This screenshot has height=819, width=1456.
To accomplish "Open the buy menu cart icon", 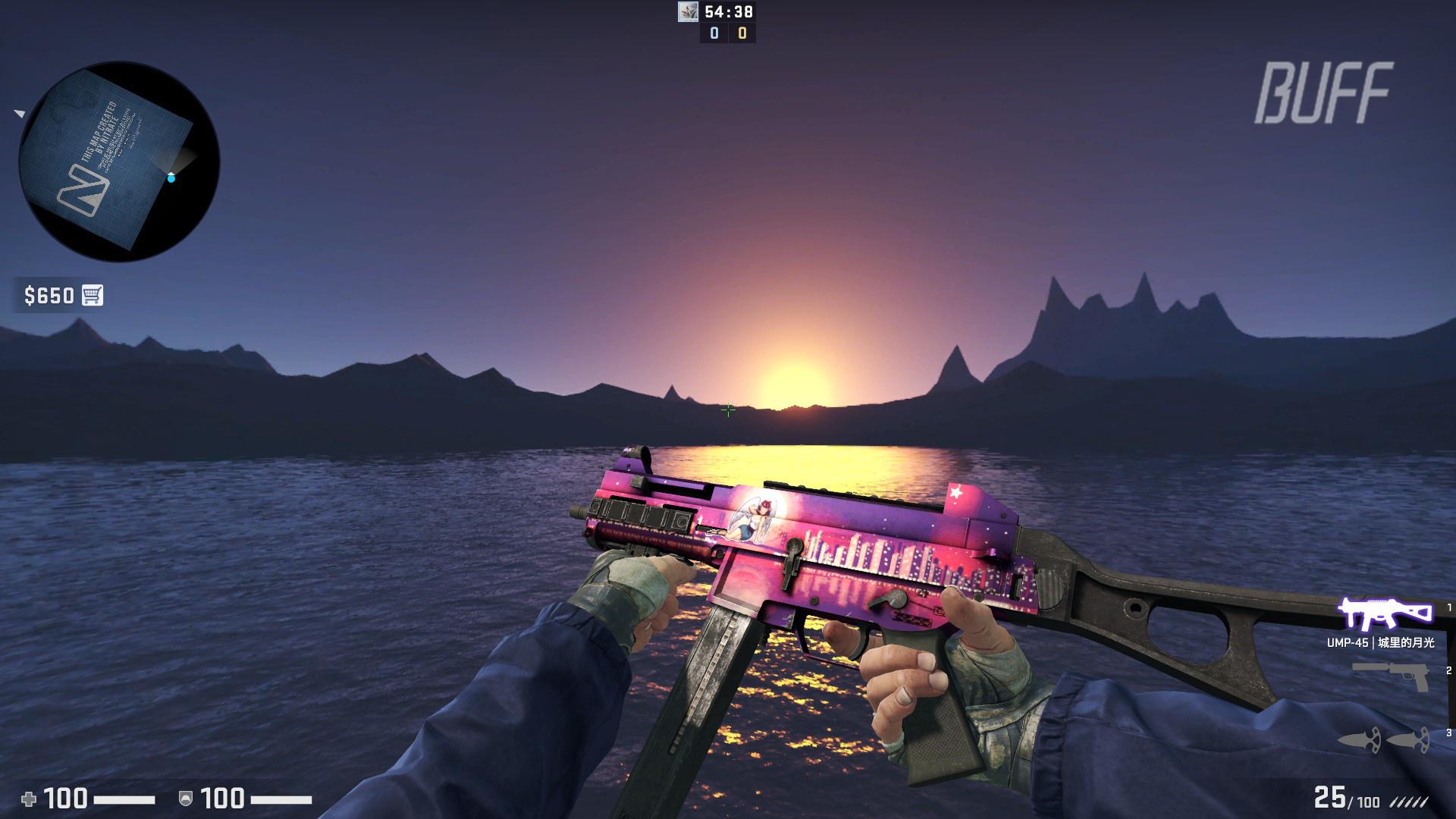I will (x=93, y=295).
